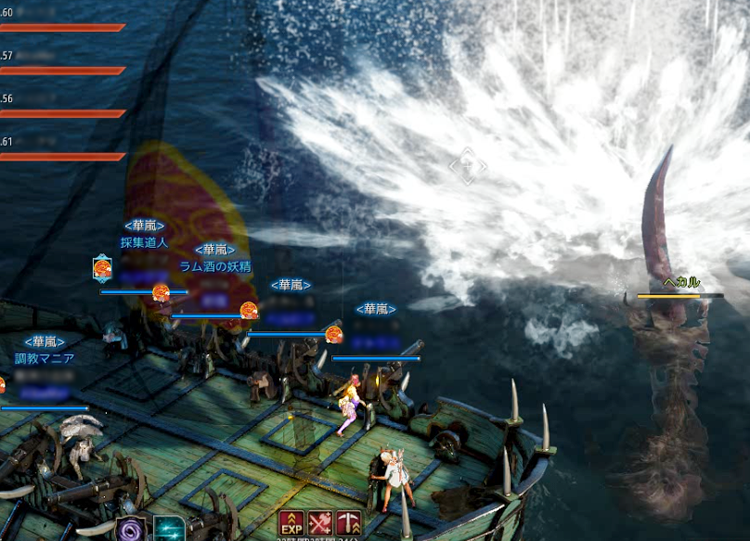Image resolution: width=750 pixels, height=541 pixels.
Task: Click the pickaxe gathering buff icon
Action: (349, 523)
